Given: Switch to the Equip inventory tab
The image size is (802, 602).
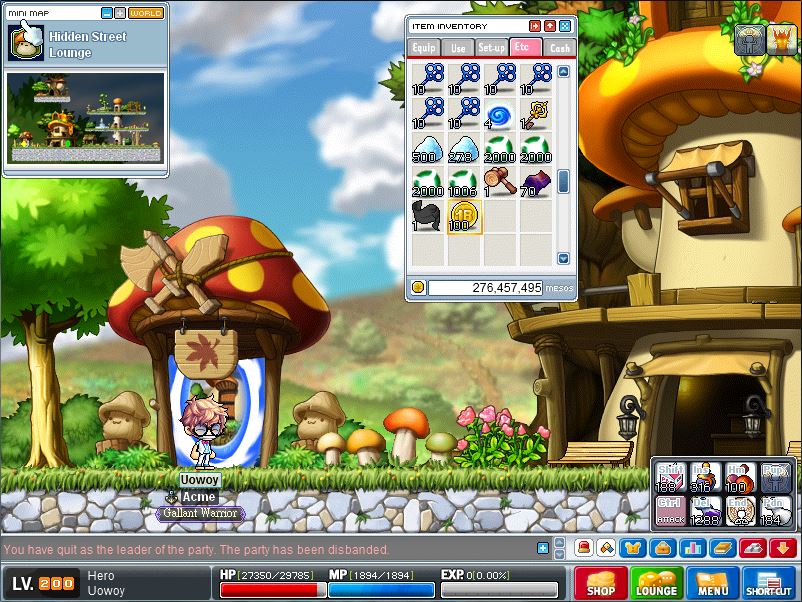Looking at the screenshot, I should (x=424, y=47).
